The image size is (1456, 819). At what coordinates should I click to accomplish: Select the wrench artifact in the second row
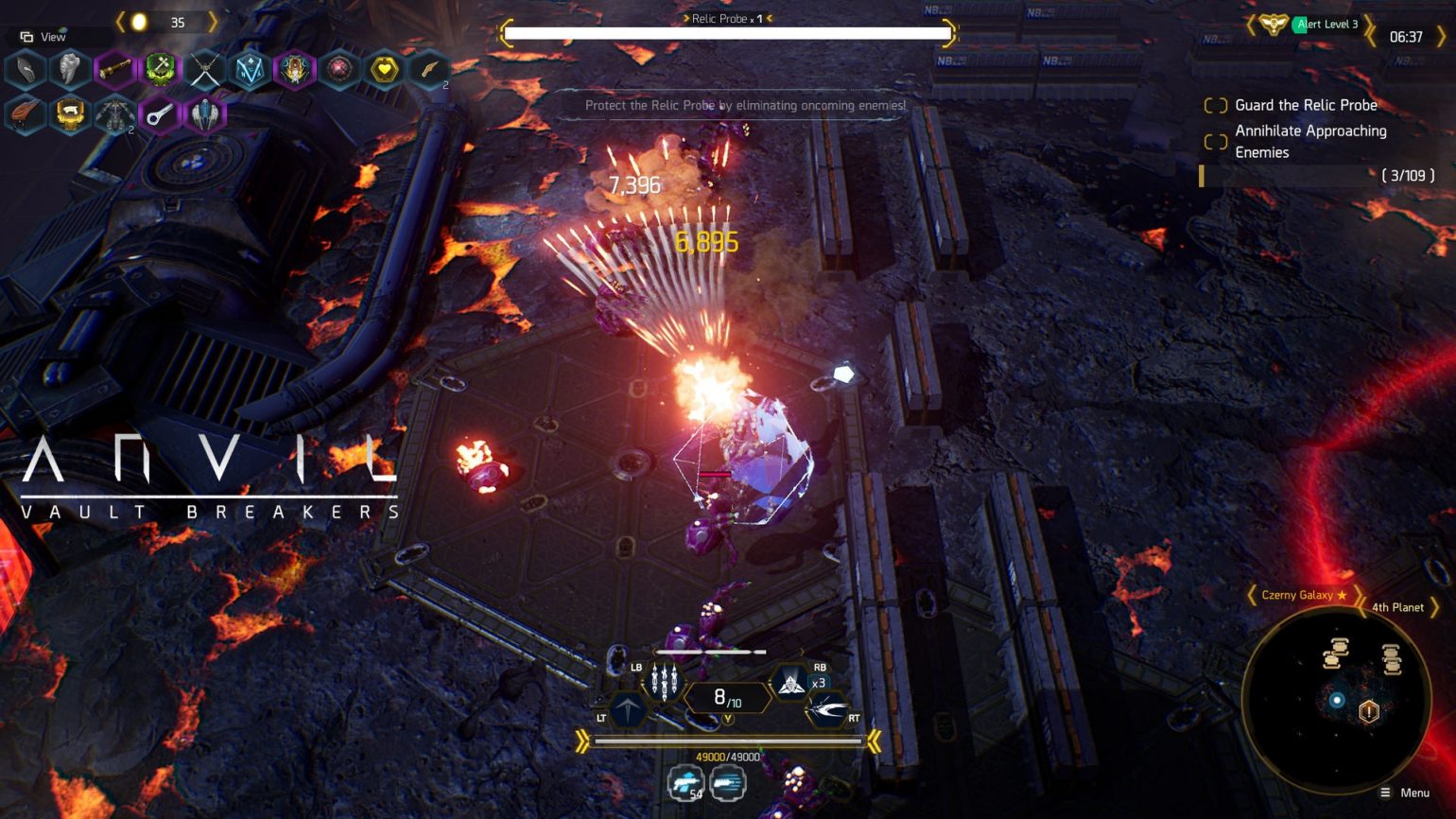click(161, 114)
